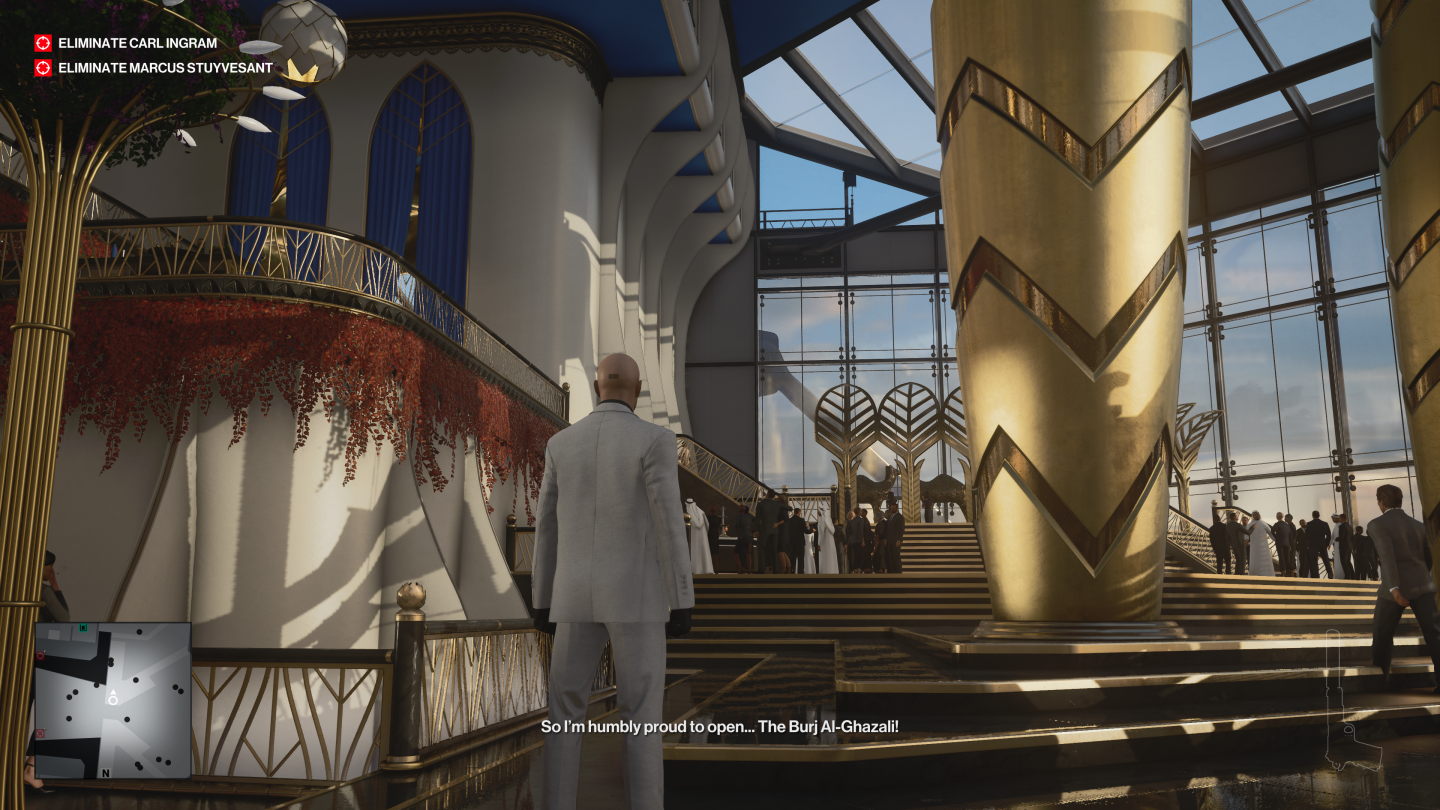This screenshot has height=810, width=1440.
Task: Click the white player arrow on the minimap
Action: click(x=113, y=692)
